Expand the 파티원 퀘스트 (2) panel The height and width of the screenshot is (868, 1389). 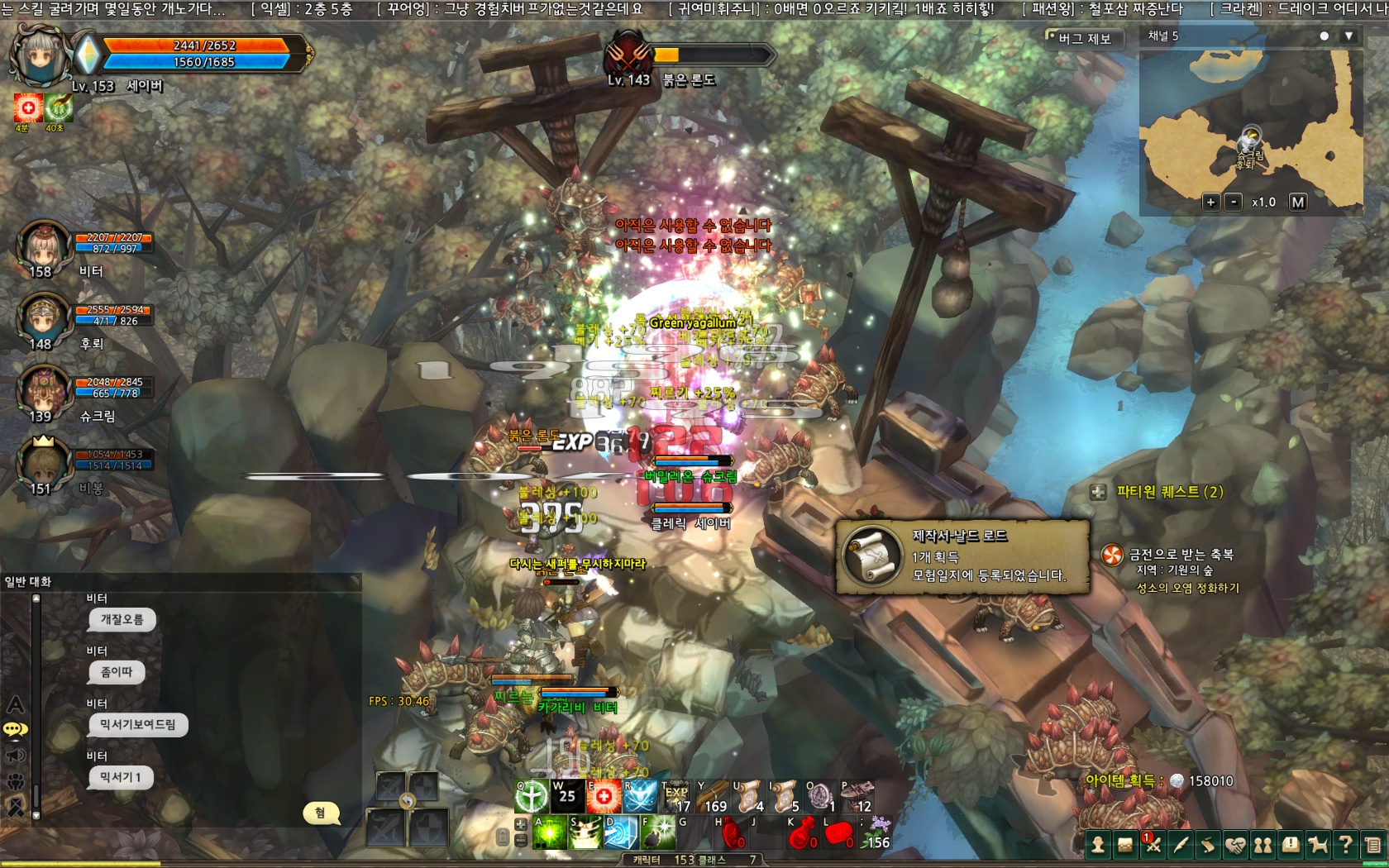1097,494
